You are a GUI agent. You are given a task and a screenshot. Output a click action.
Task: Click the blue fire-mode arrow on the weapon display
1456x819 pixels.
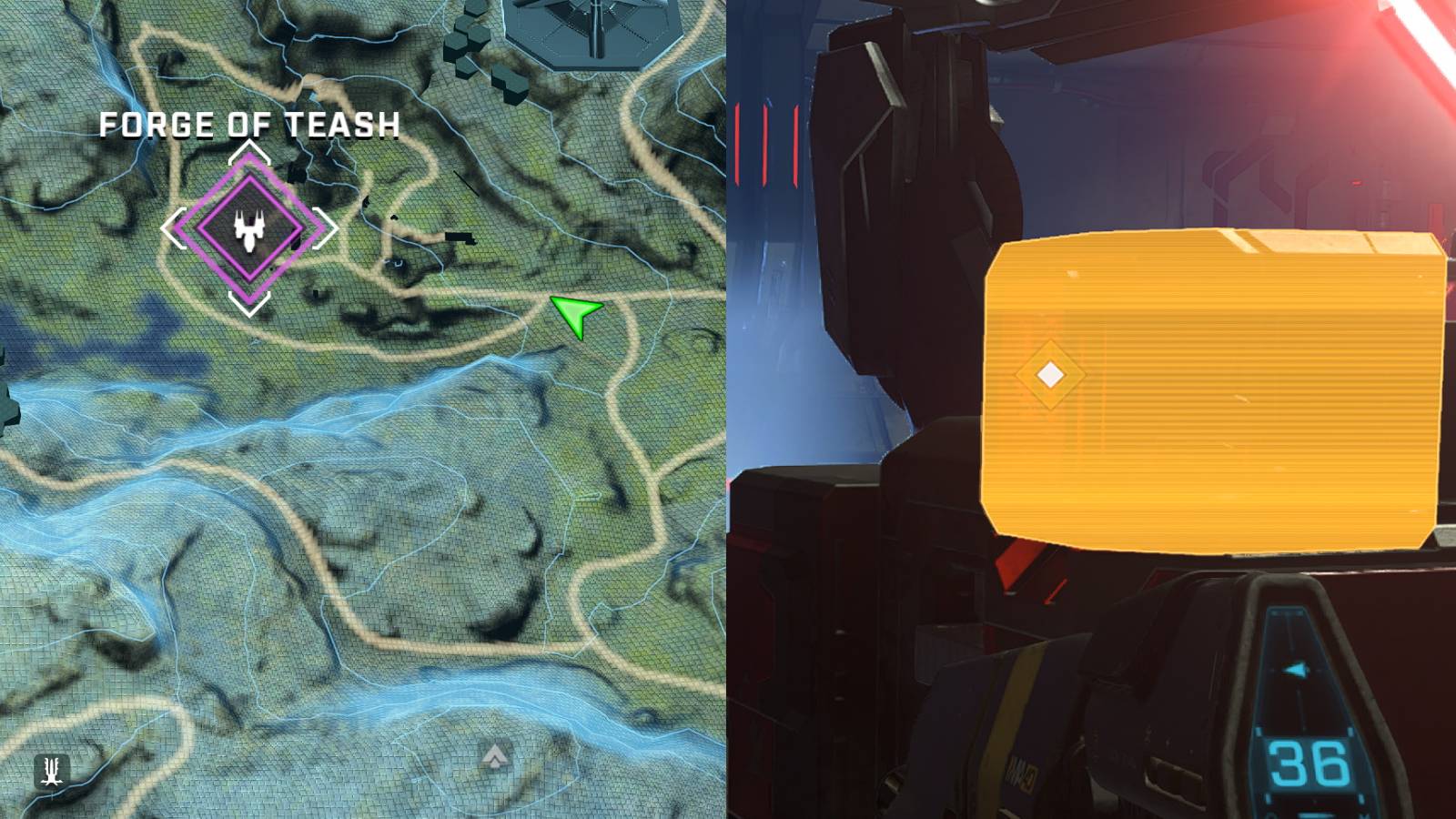click(1295, 667)
